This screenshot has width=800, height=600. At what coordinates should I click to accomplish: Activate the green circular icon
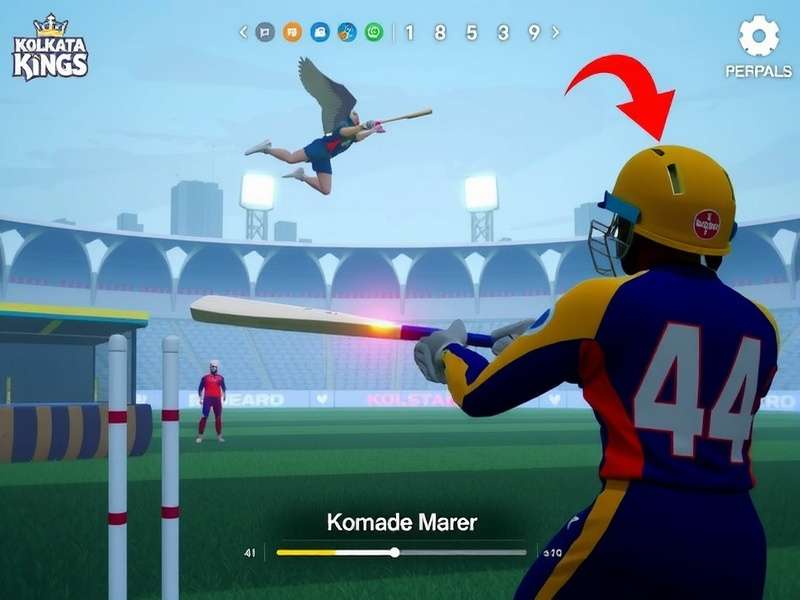tap(374, 32)
